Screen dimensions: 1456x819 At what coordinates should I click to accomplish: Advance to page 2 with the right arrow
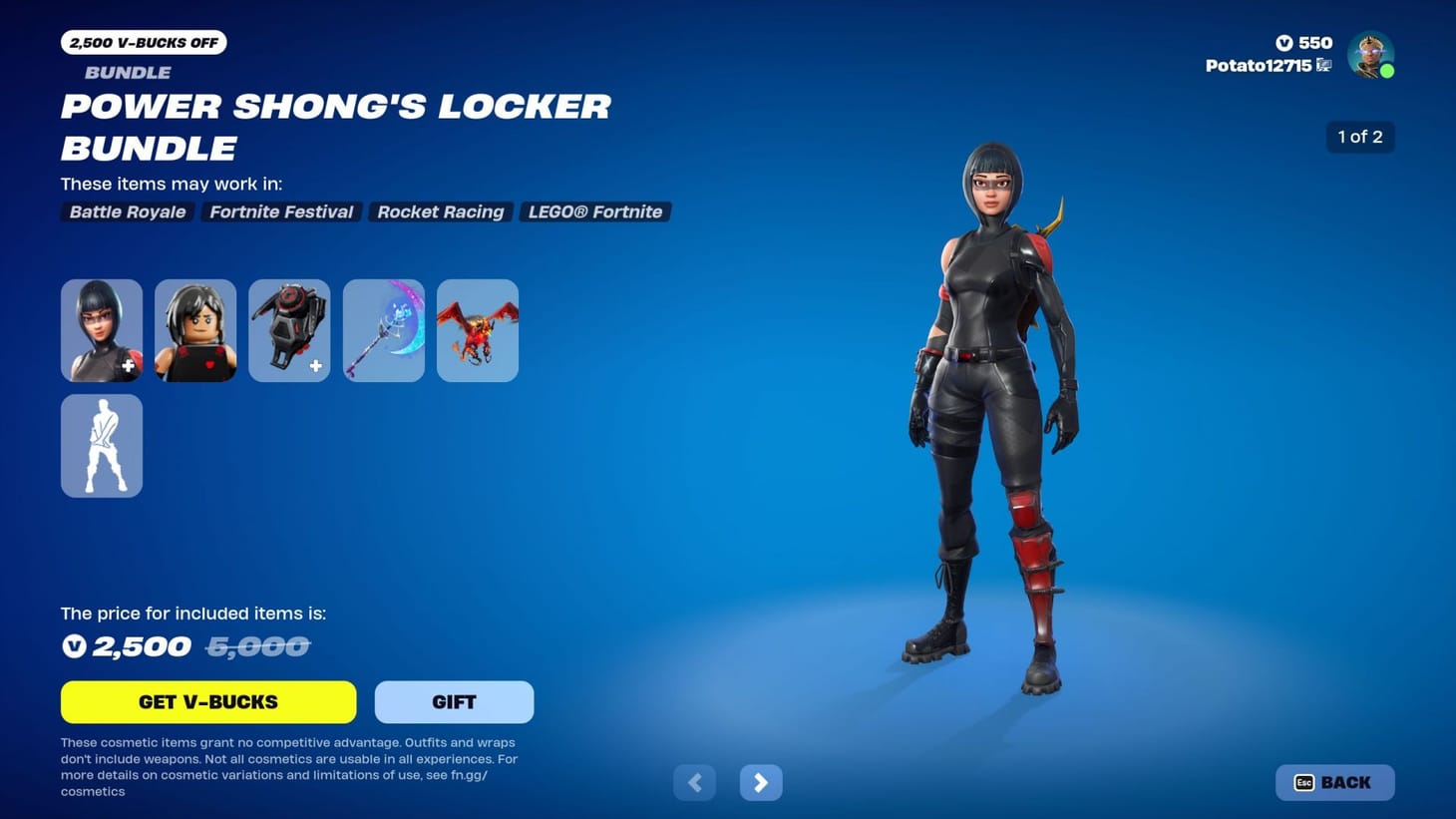point(760,782)
